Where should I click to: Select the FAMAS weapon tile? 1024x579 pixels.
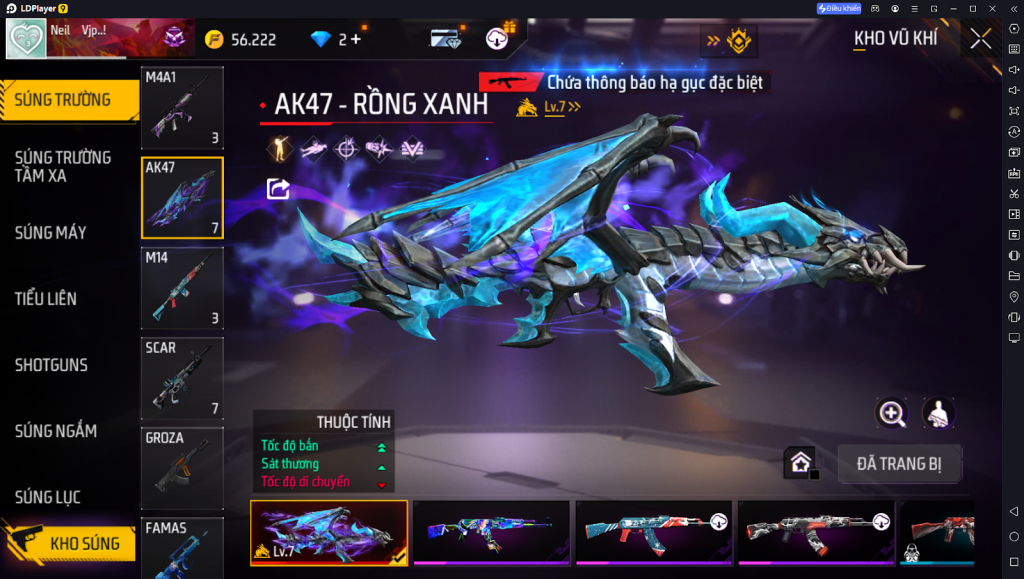click(x=182, y=548)
